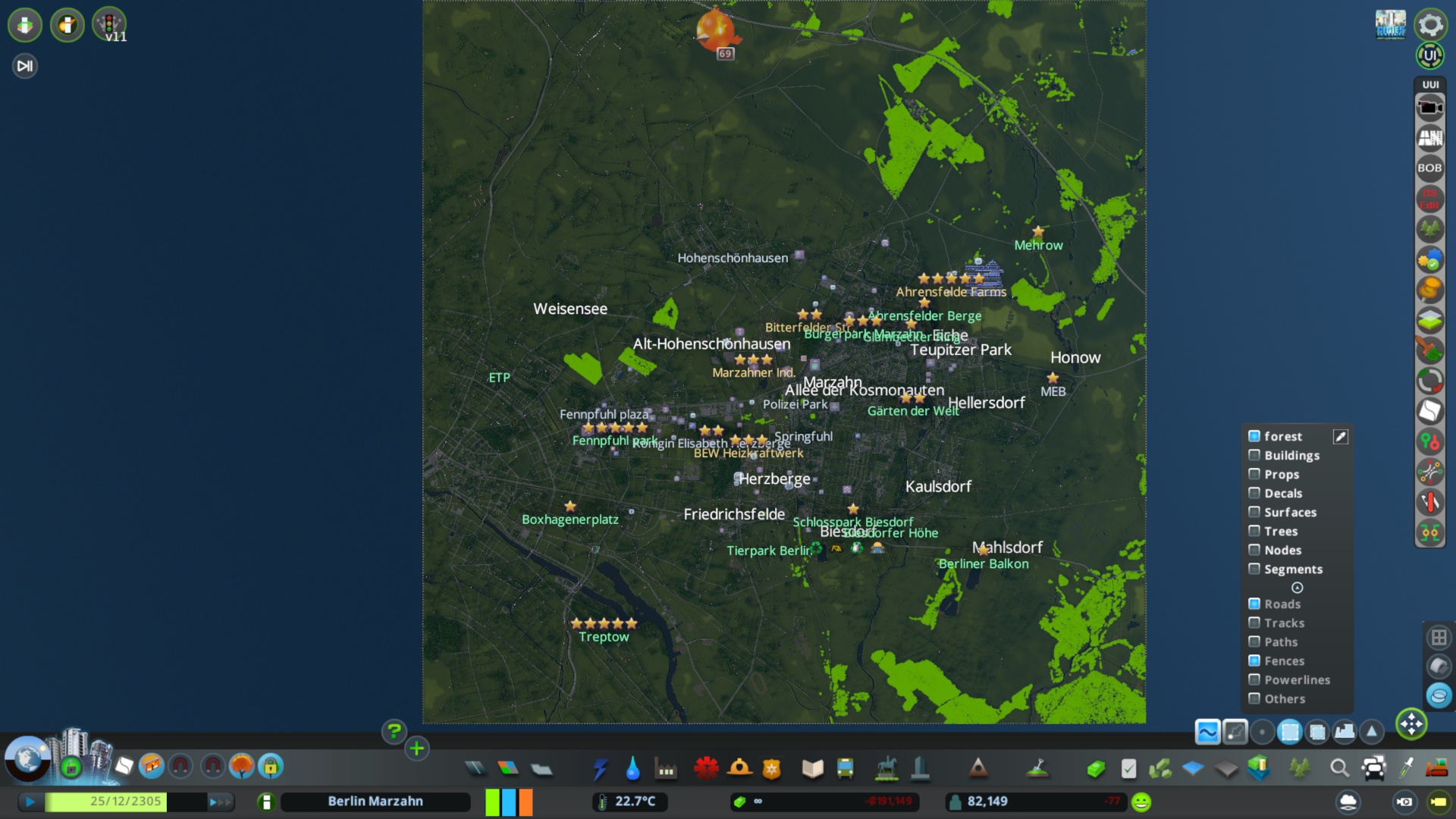Image resolution: width=1456 pixels, height=819 pixels.
Task: Open the BOB replacer tool
Action: click(x=1429, y=168)
